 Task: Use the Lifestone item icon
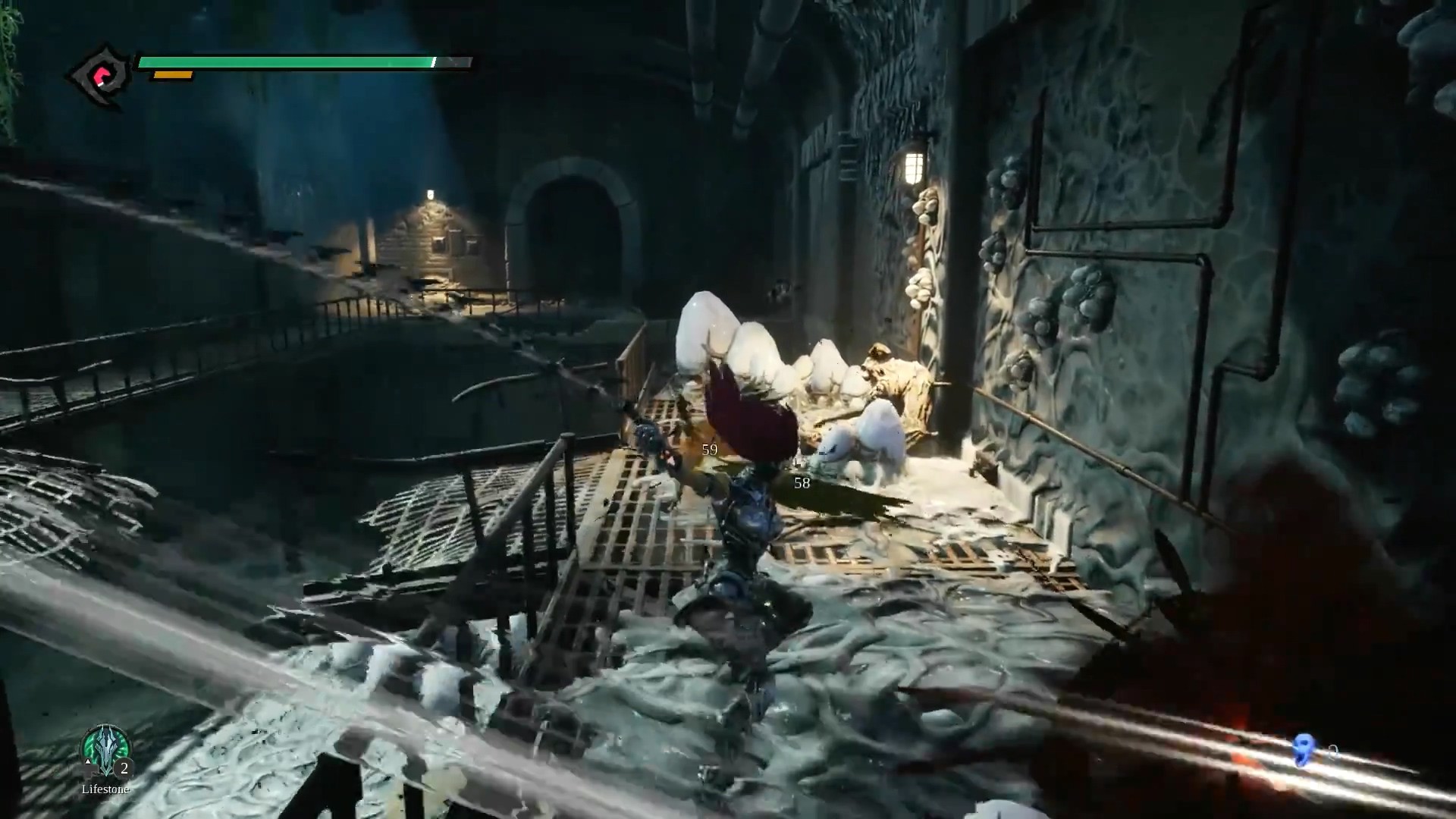point(105,751)
